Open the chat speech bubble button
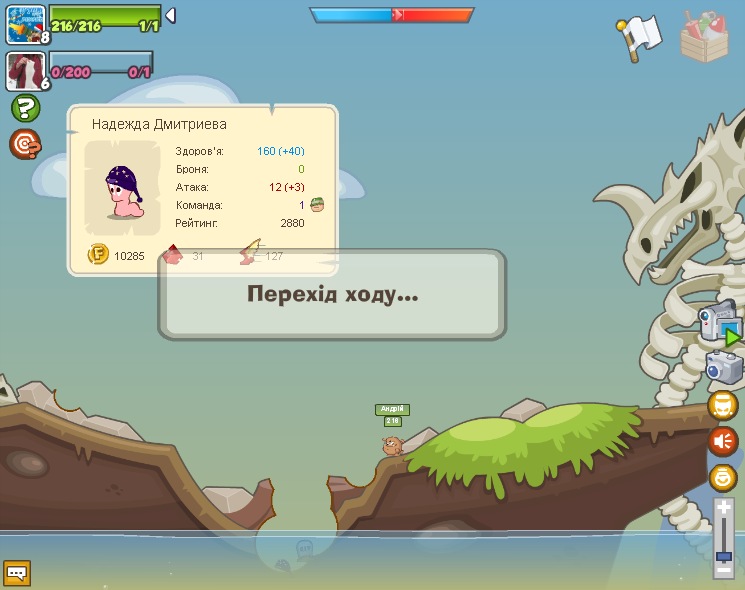The height and width of the screenshot is (590, 745). [17, 573]
